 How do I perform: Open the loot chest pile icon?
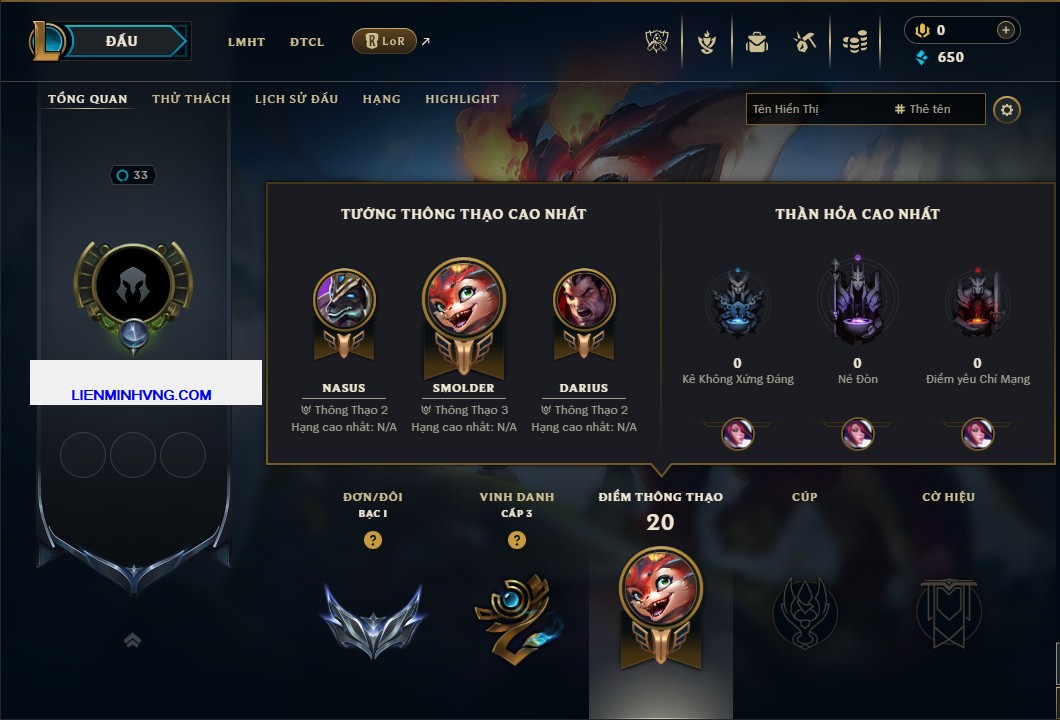click(x=854, y=42)
